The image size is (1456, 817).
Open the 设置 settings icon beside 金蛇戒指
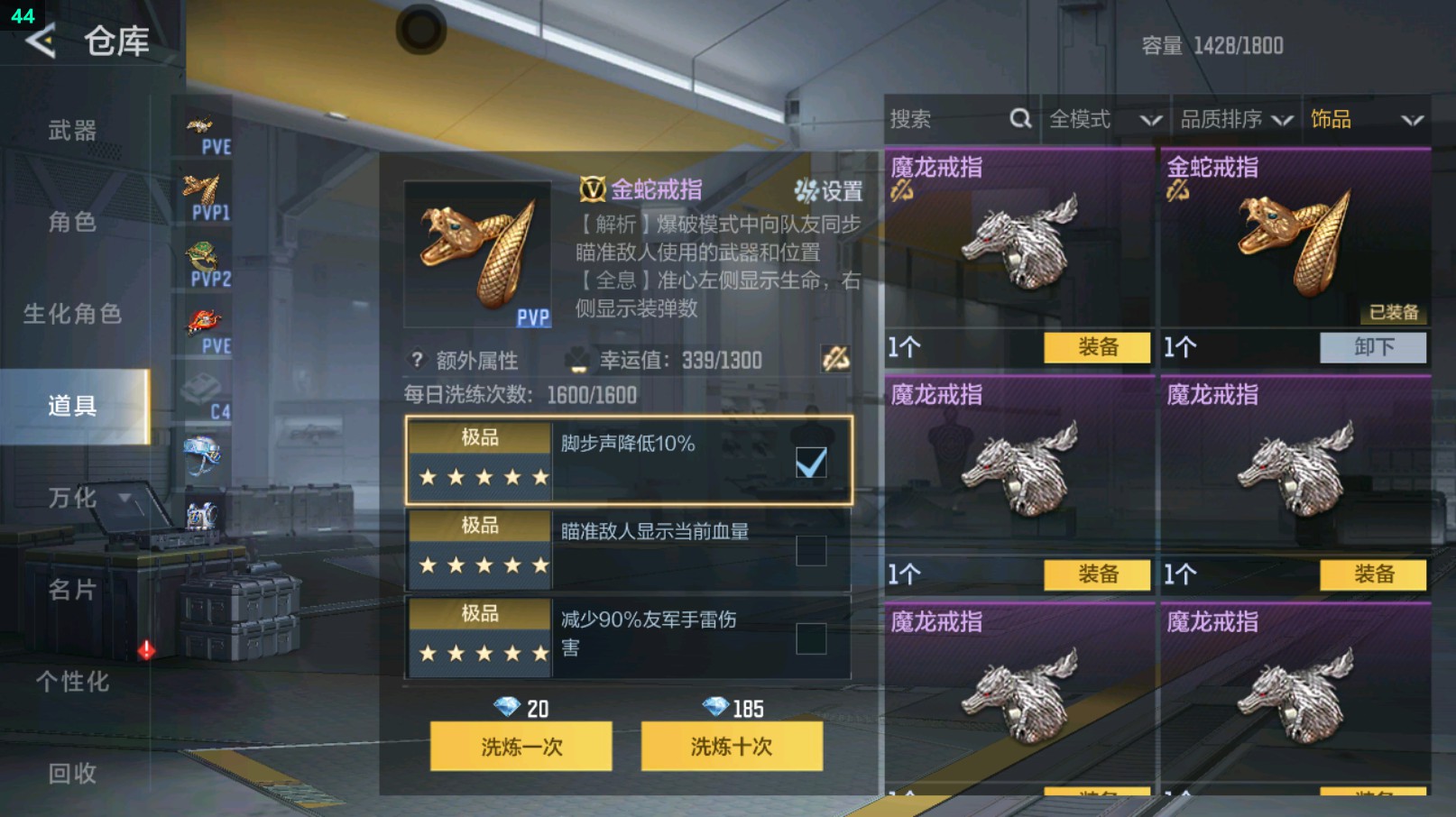(x=806, y=192)
